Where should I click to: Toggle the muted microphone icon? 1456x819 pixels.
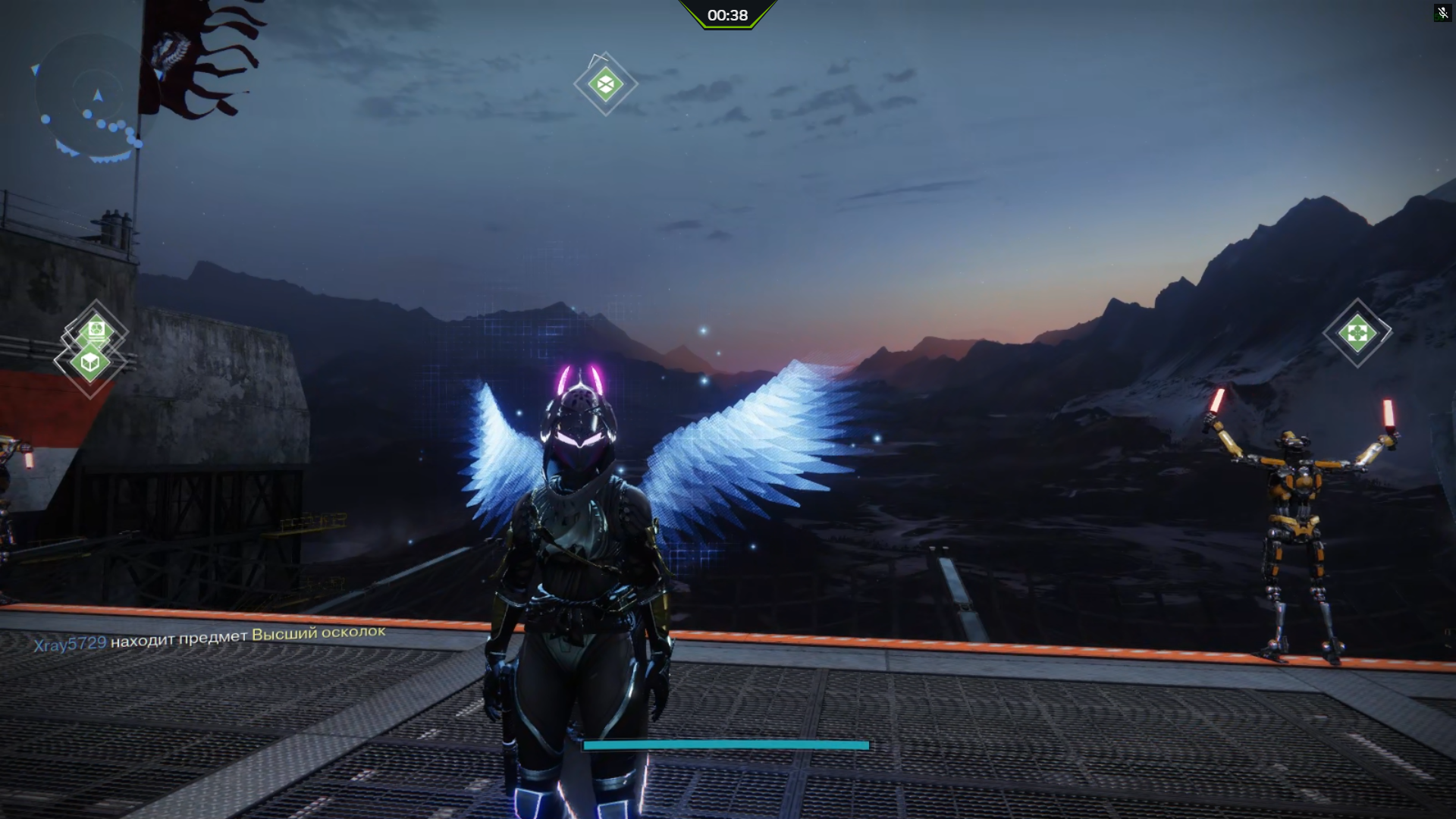[x=1442, y=13]
